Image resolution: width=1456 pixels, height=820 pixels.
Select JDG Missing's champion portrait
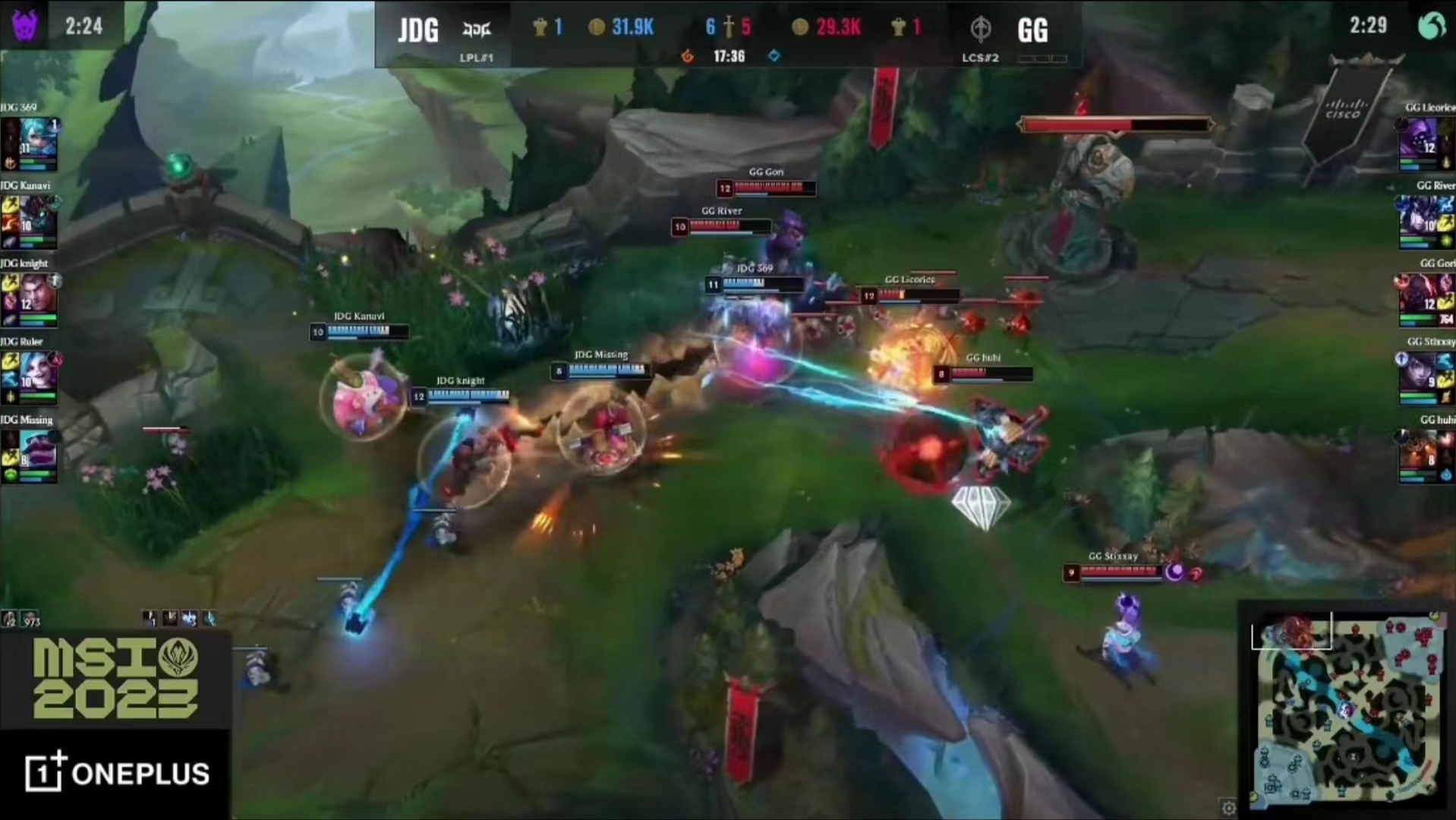(x=36, y=451)
